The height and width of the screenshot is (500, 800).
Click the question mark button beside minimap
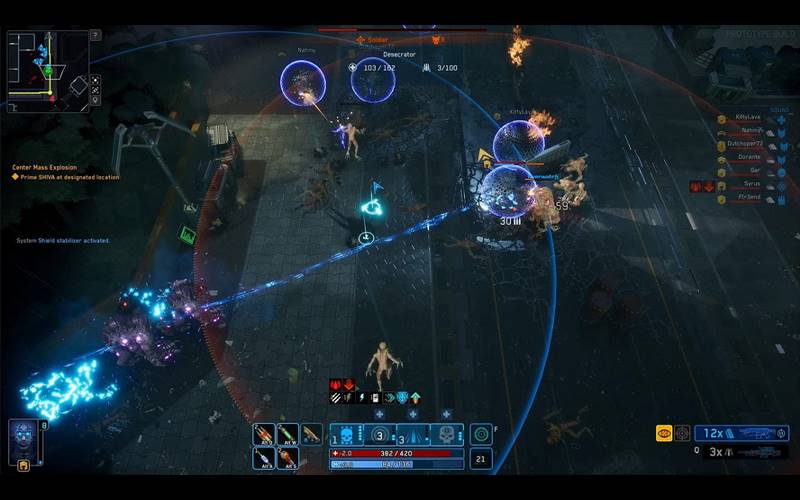(x=95, y=34)
